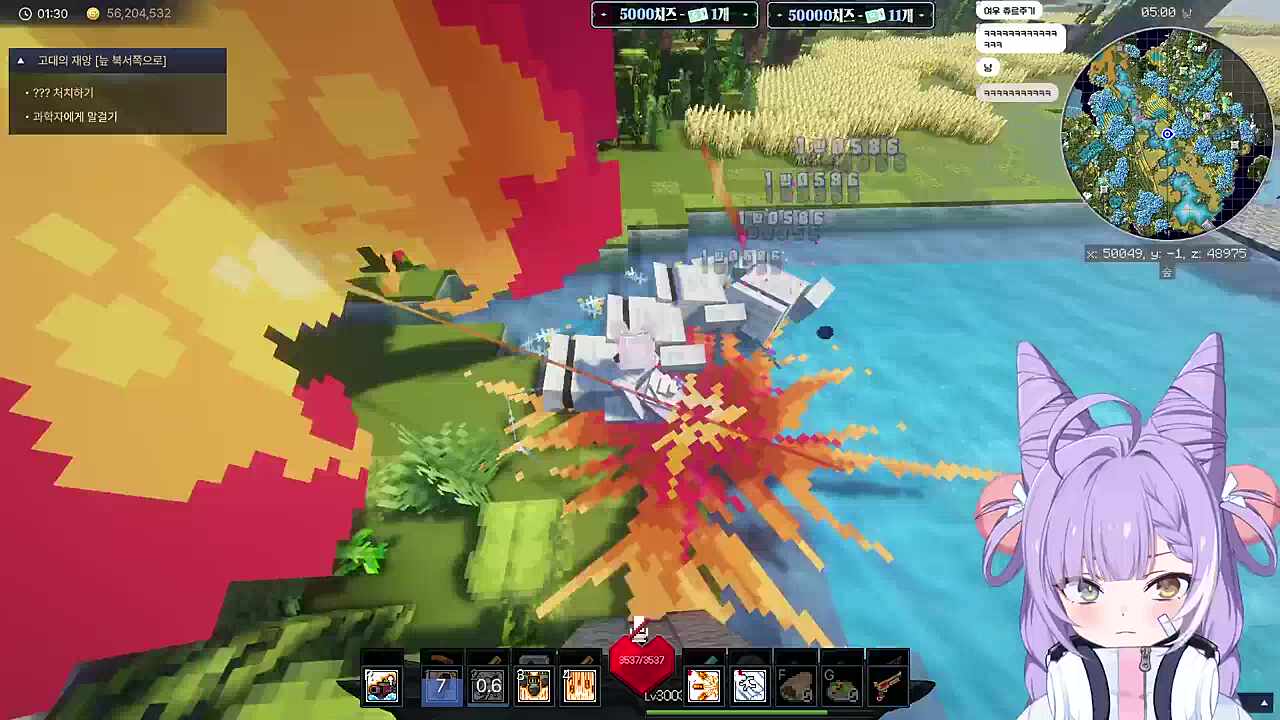Collapse the 고대의 재앙 quest tracker arrow
Viewport: 1280px width, 720px height.
[x=20, y=61]
